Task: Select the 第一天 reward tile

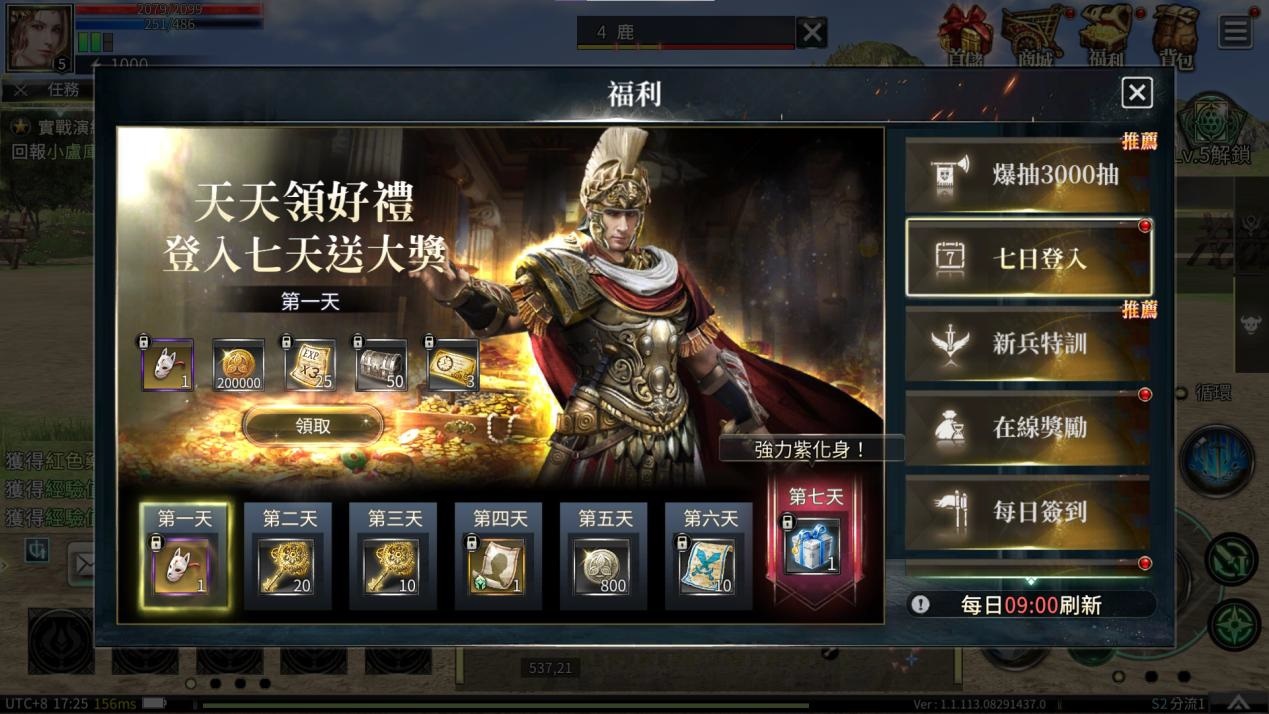Action: tap(184, 556)
